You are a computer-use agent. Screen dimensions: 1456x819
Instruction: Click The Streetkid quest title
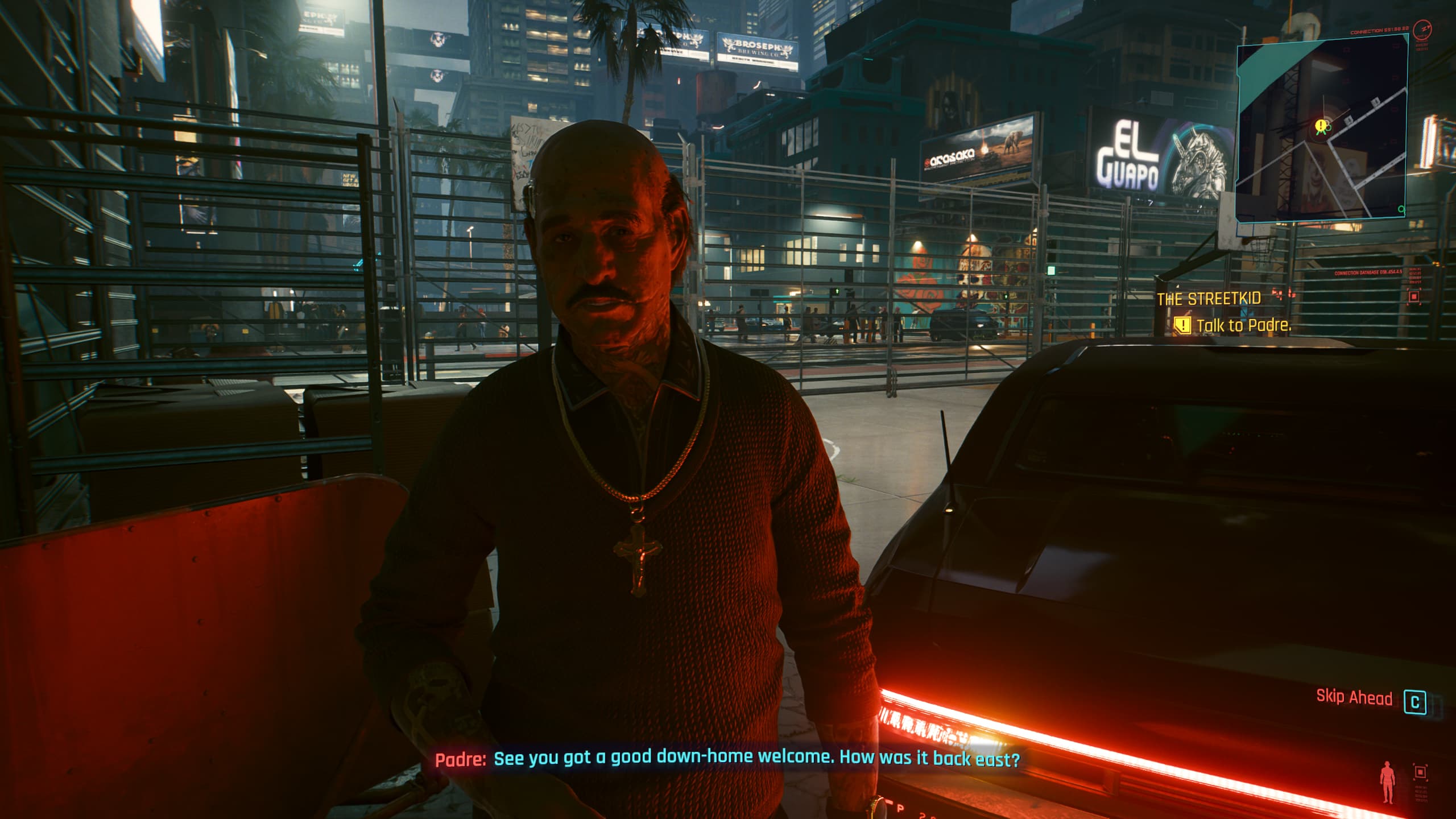[1209, 299]
